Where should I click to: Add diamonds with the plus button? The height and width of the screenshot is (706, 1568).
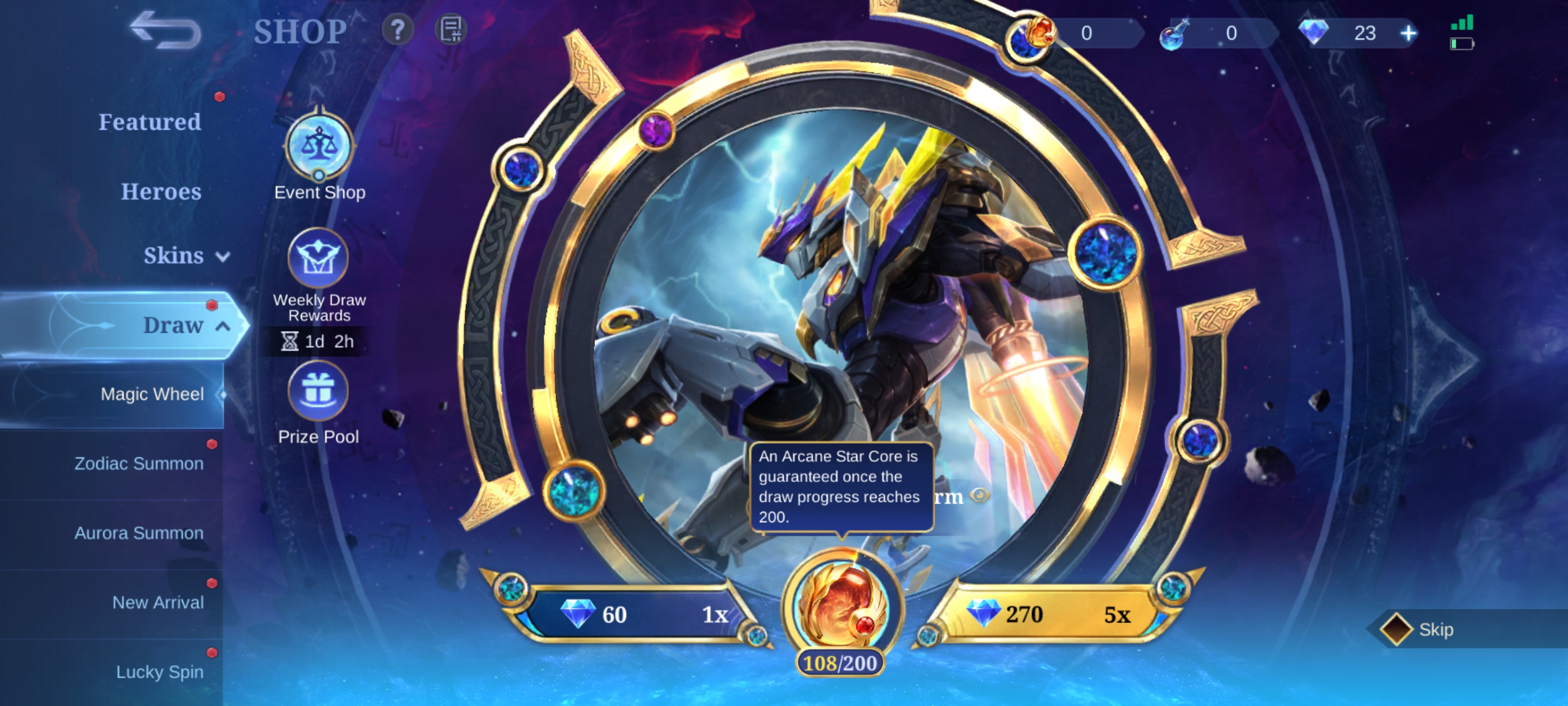(x=1408, y=33)
